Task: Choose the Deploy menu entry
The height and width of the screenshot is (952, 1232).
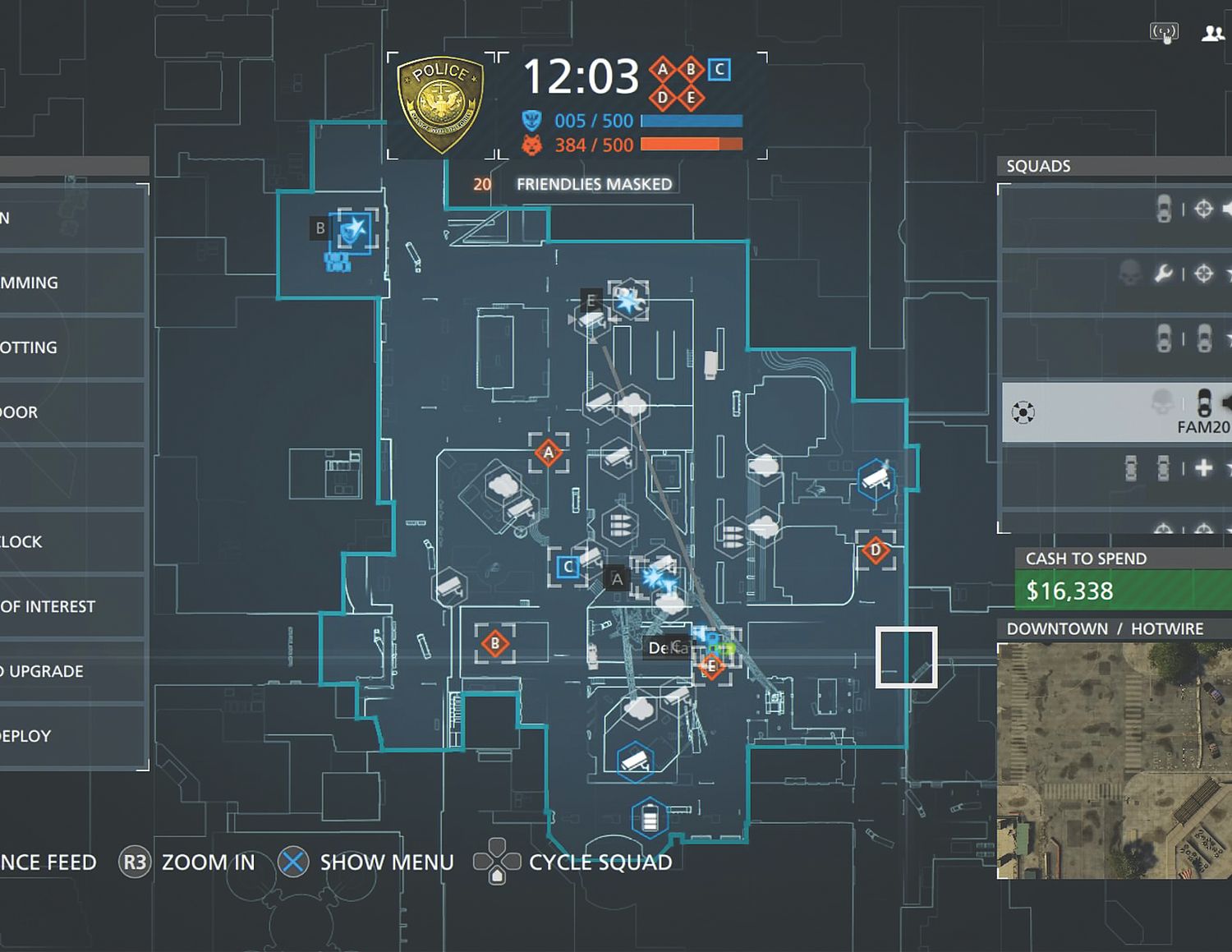Action: (x=72, y=736)
